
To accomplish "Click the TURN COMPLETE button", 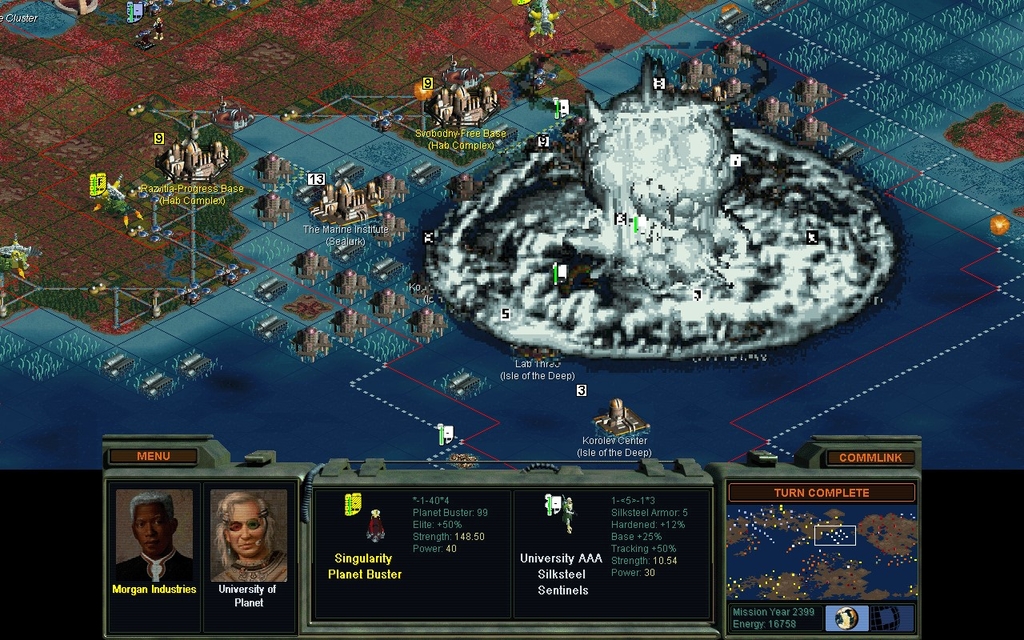I will click(x=821, y=493).
